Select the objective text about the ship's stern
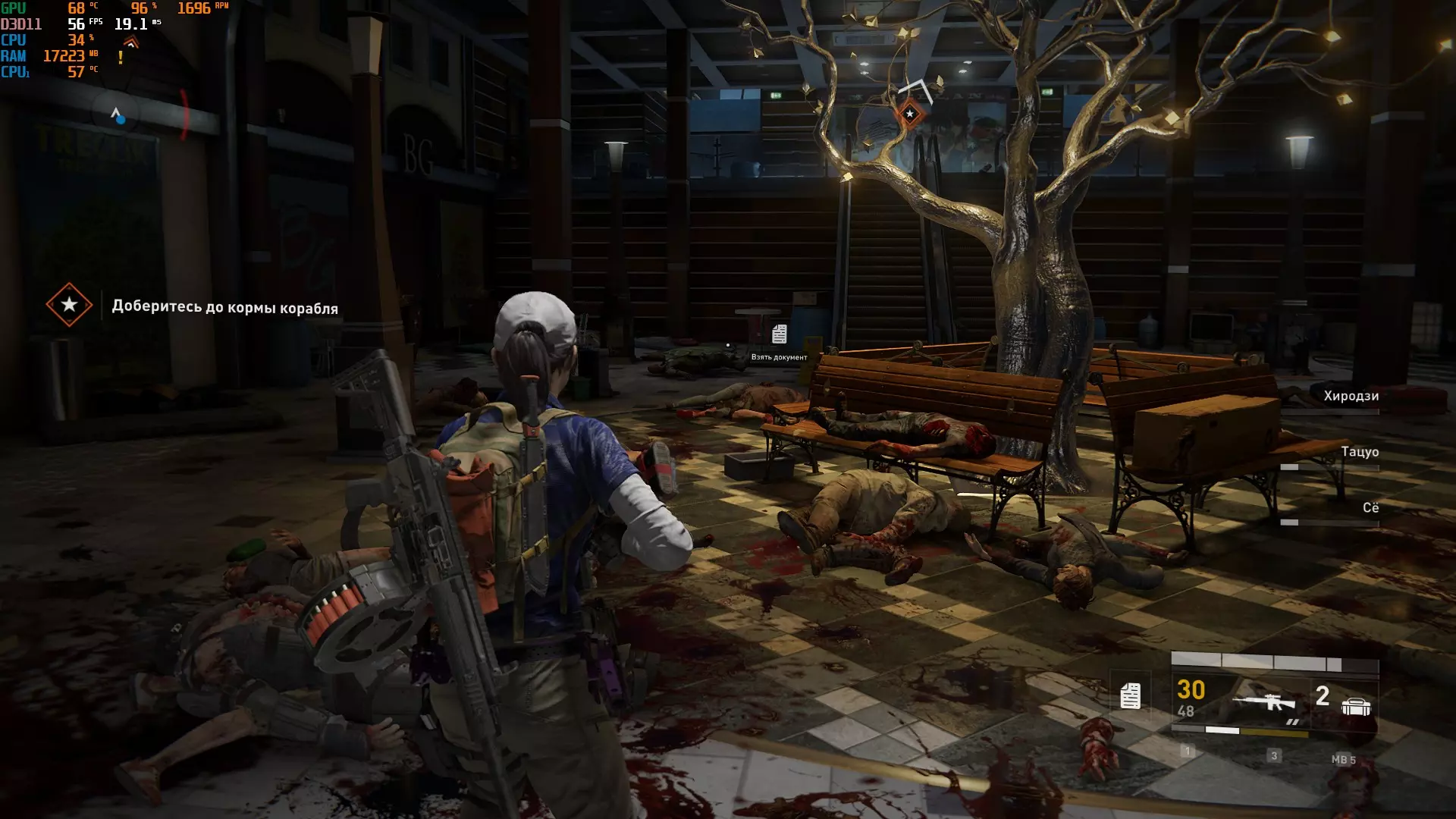 click(x=224, y=307)
